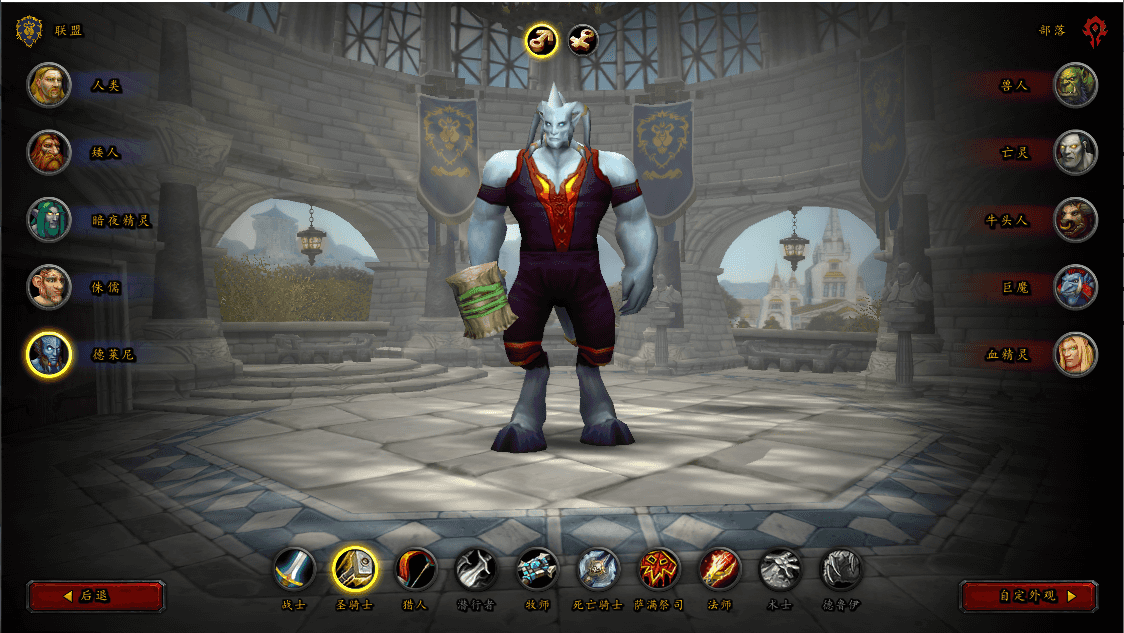Select the Blood Elf (血精灵) race

pyautogui.click(x=1075, y=354)
